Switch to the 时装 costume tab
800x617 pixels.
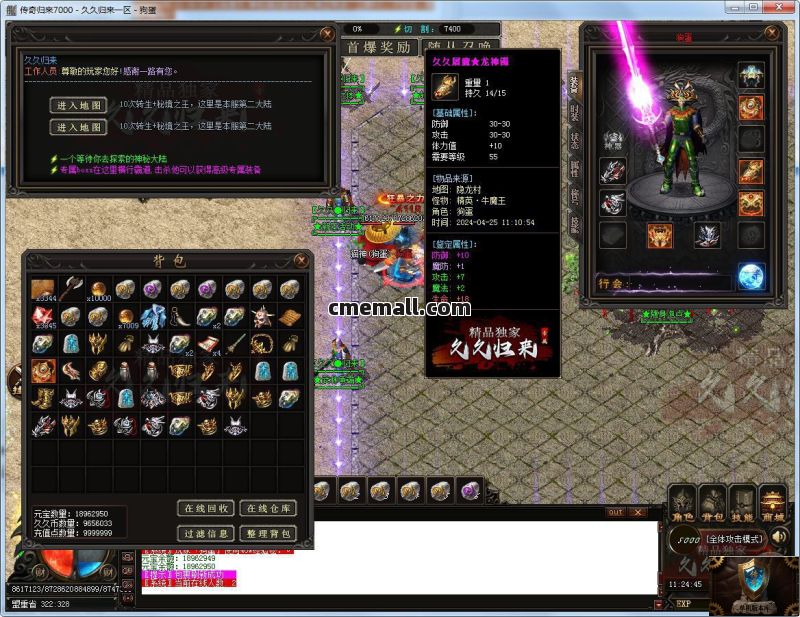[x=574, y=111]
